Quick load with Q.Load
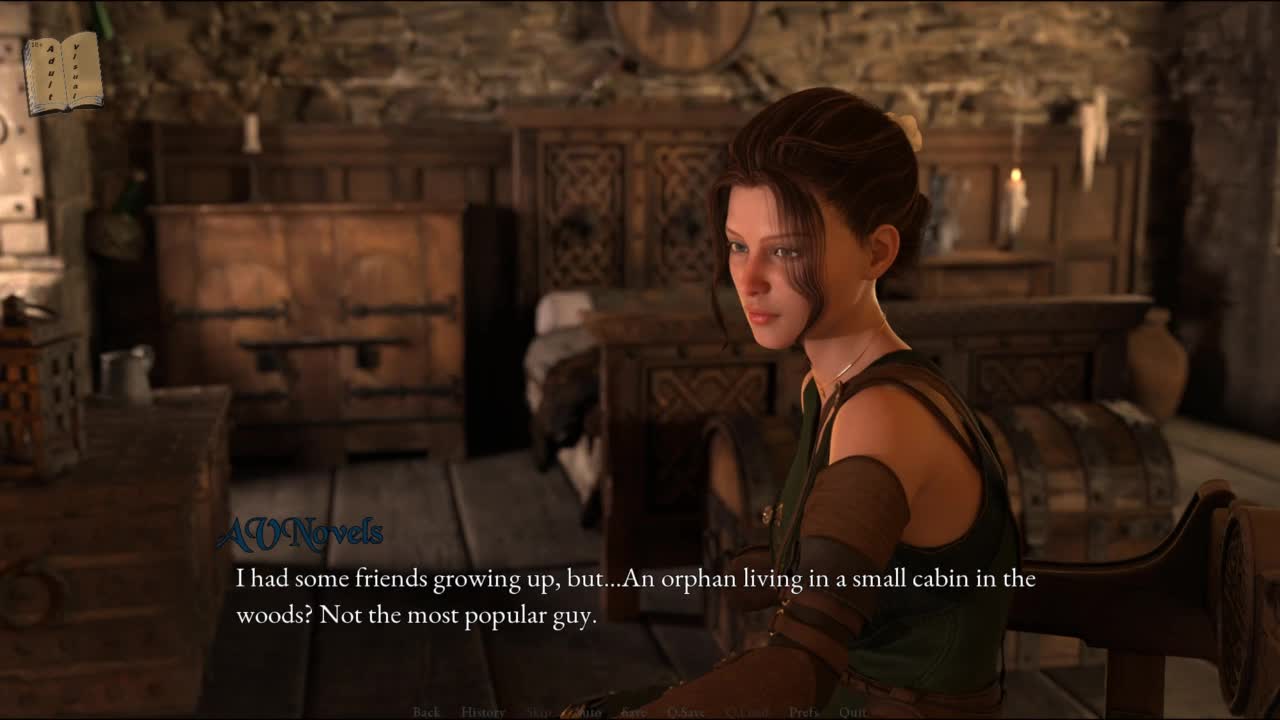This screenshot has width=1280, height=720. click(746, 712)
